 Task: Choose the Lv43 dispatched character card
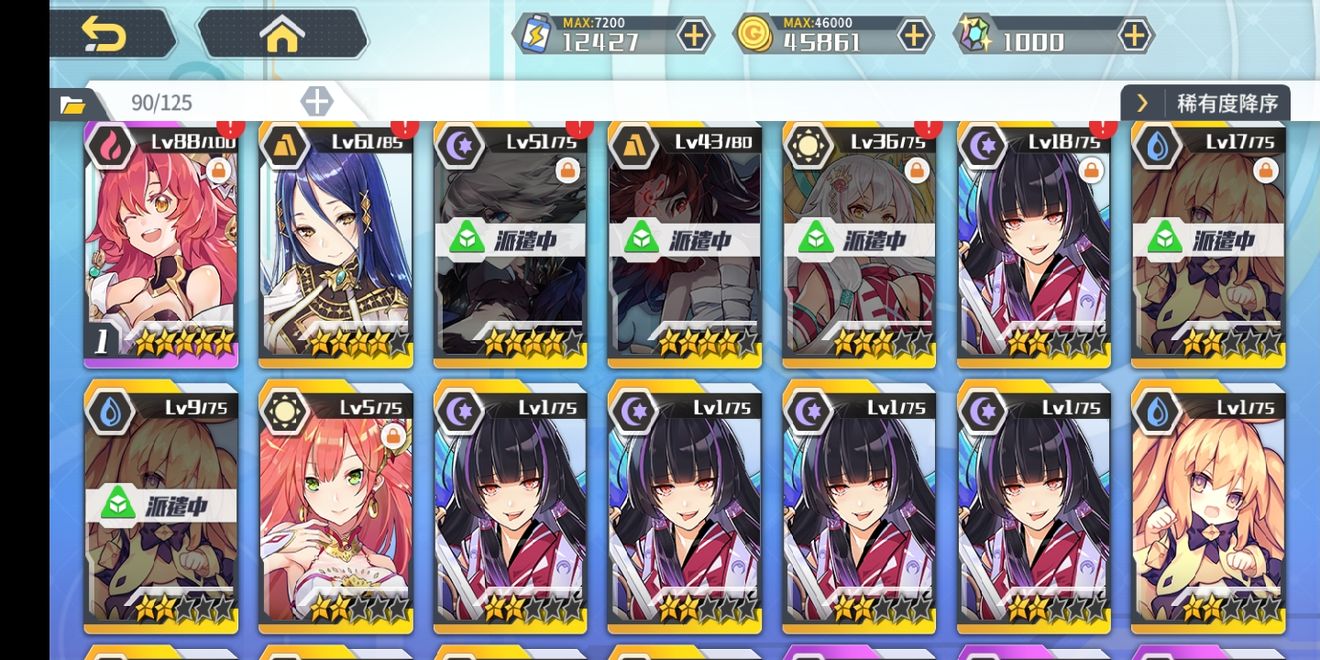point(685,245)
